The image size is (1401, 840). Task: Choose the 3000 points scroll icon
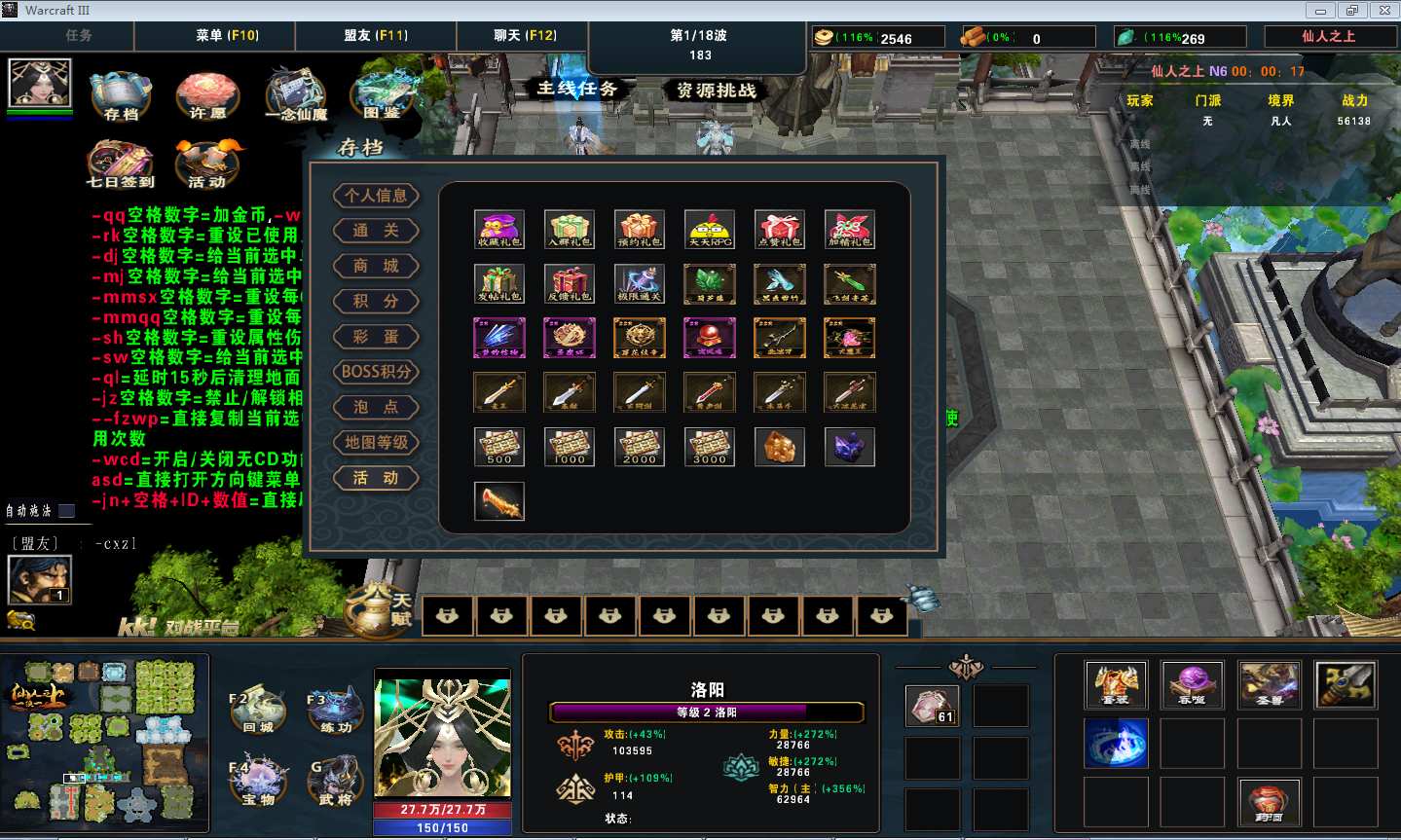coord(710,447)
